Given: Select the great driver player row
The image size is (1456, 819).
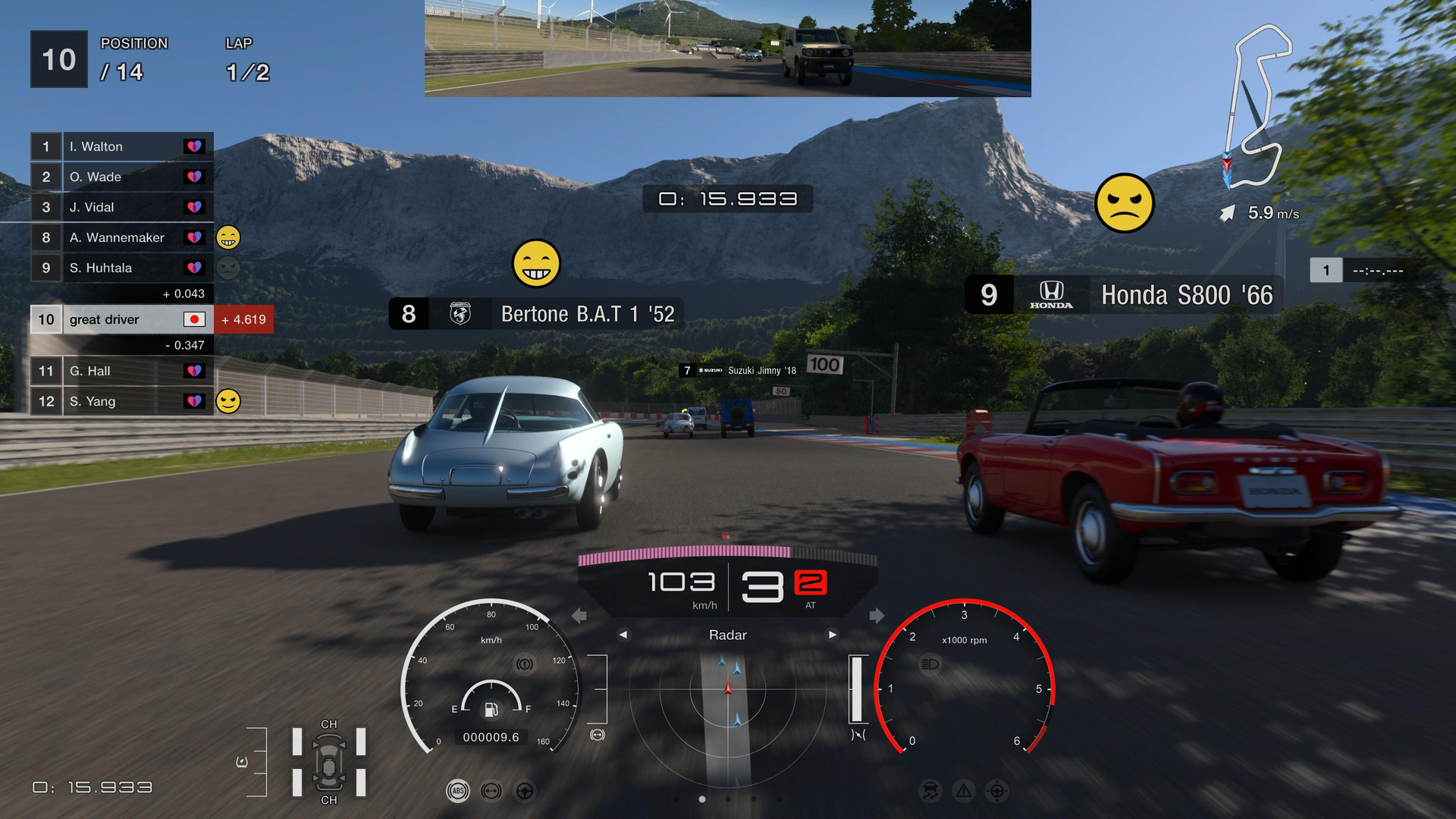Looking at the screenshot, I should (x=121, y=319).
